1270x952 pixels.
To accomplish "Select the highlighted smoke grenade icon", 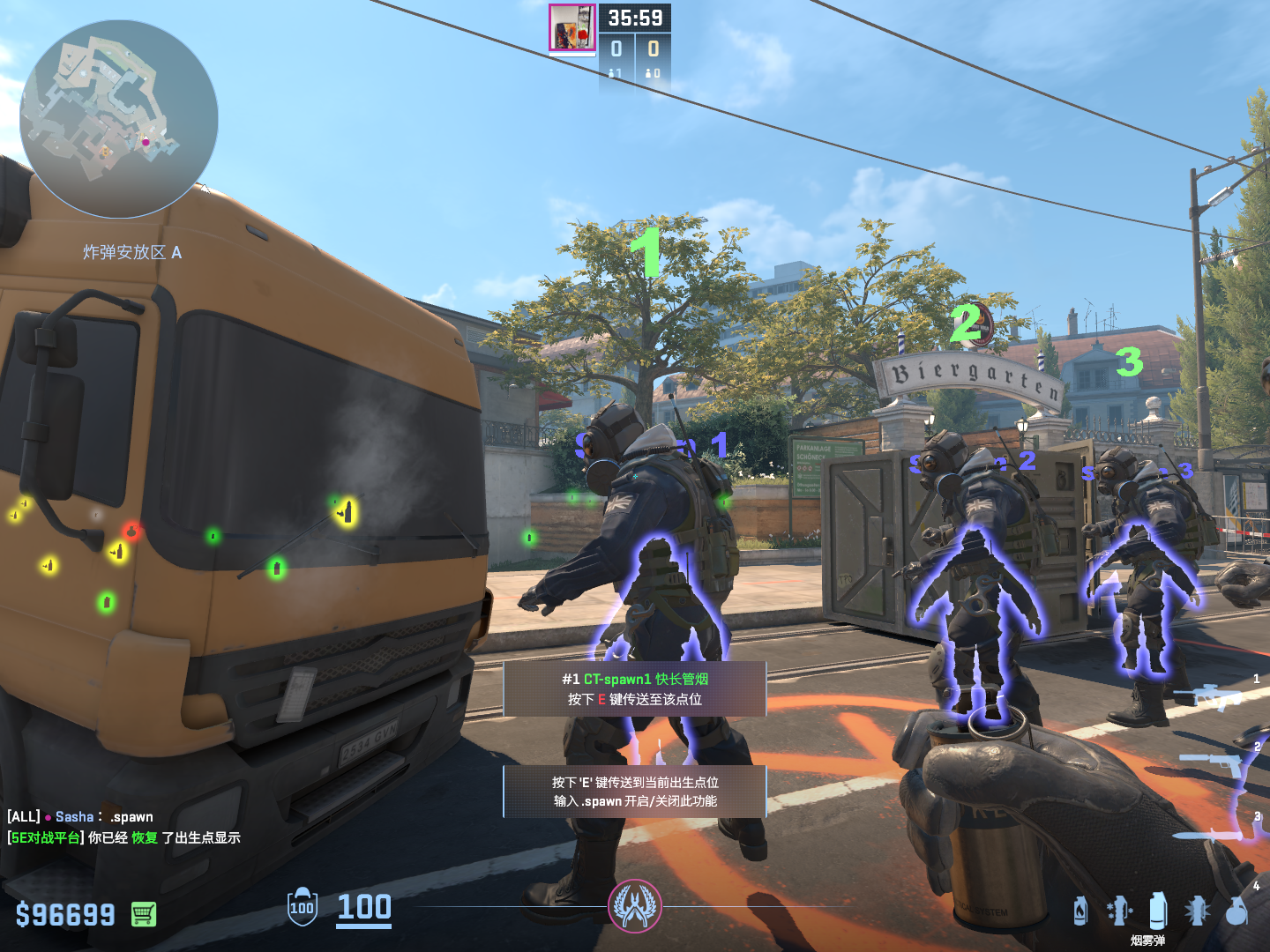I will click(x=1158, y=911).
